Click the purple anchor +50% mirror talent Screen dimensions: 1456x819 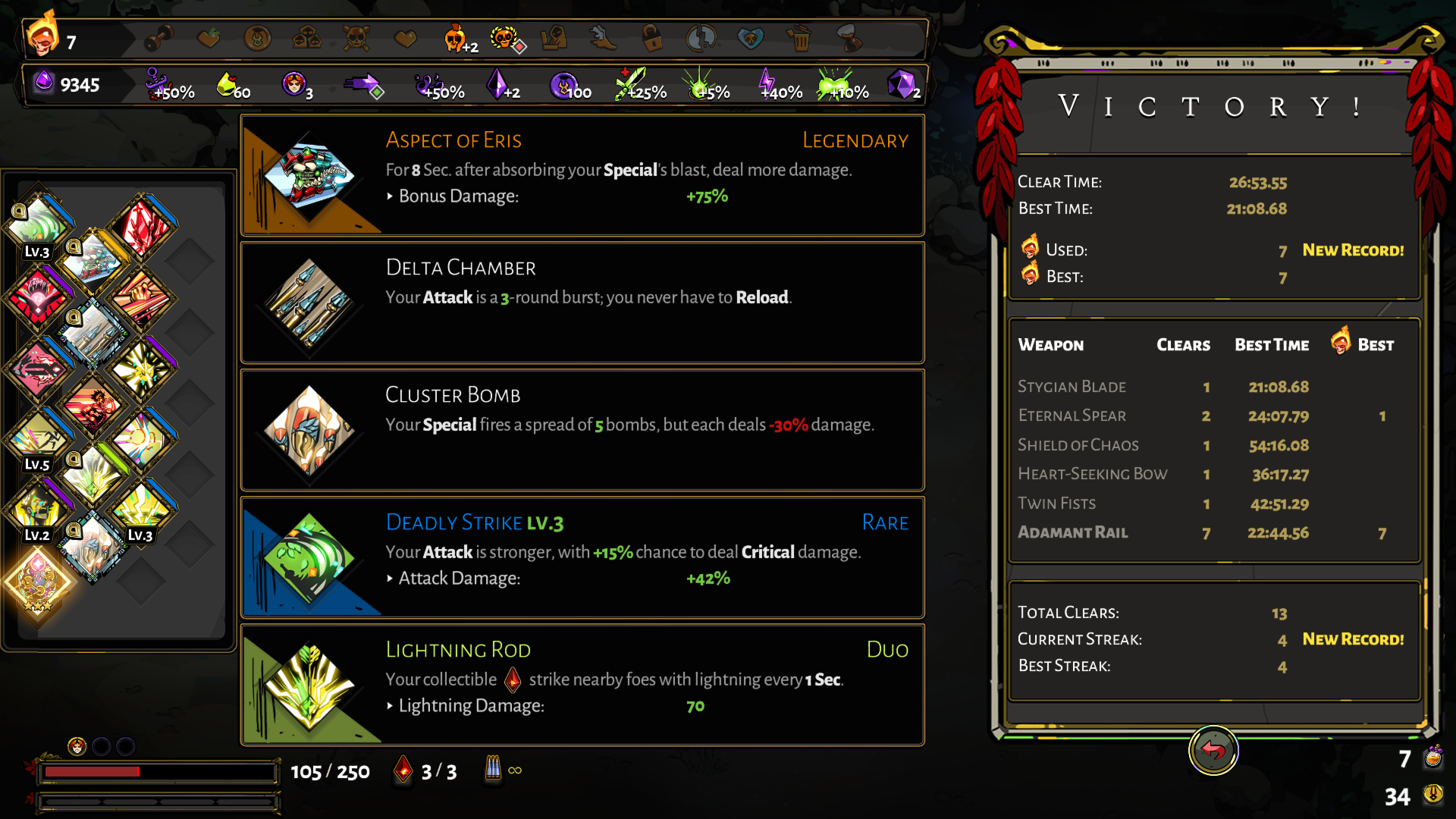[x=161, y=85]
